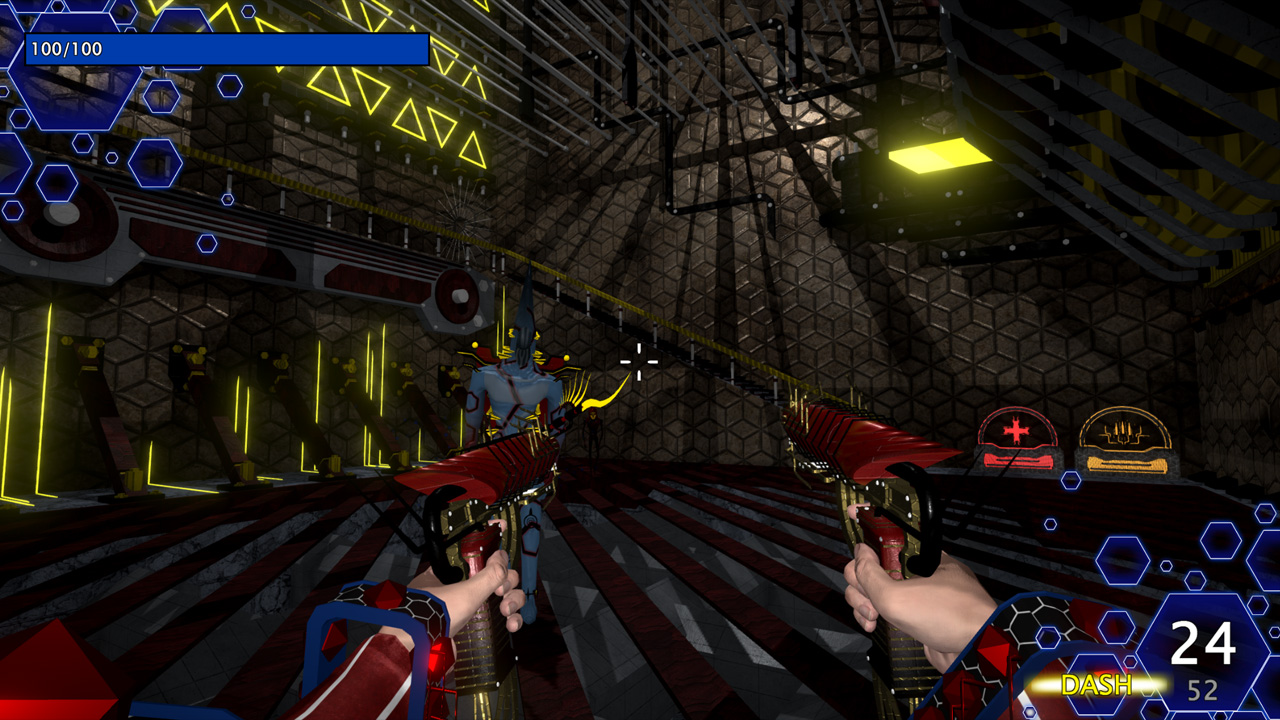This screenshot has height=720, width=1280.
Task: Click the DASH indicator label
Action: 1097,686
